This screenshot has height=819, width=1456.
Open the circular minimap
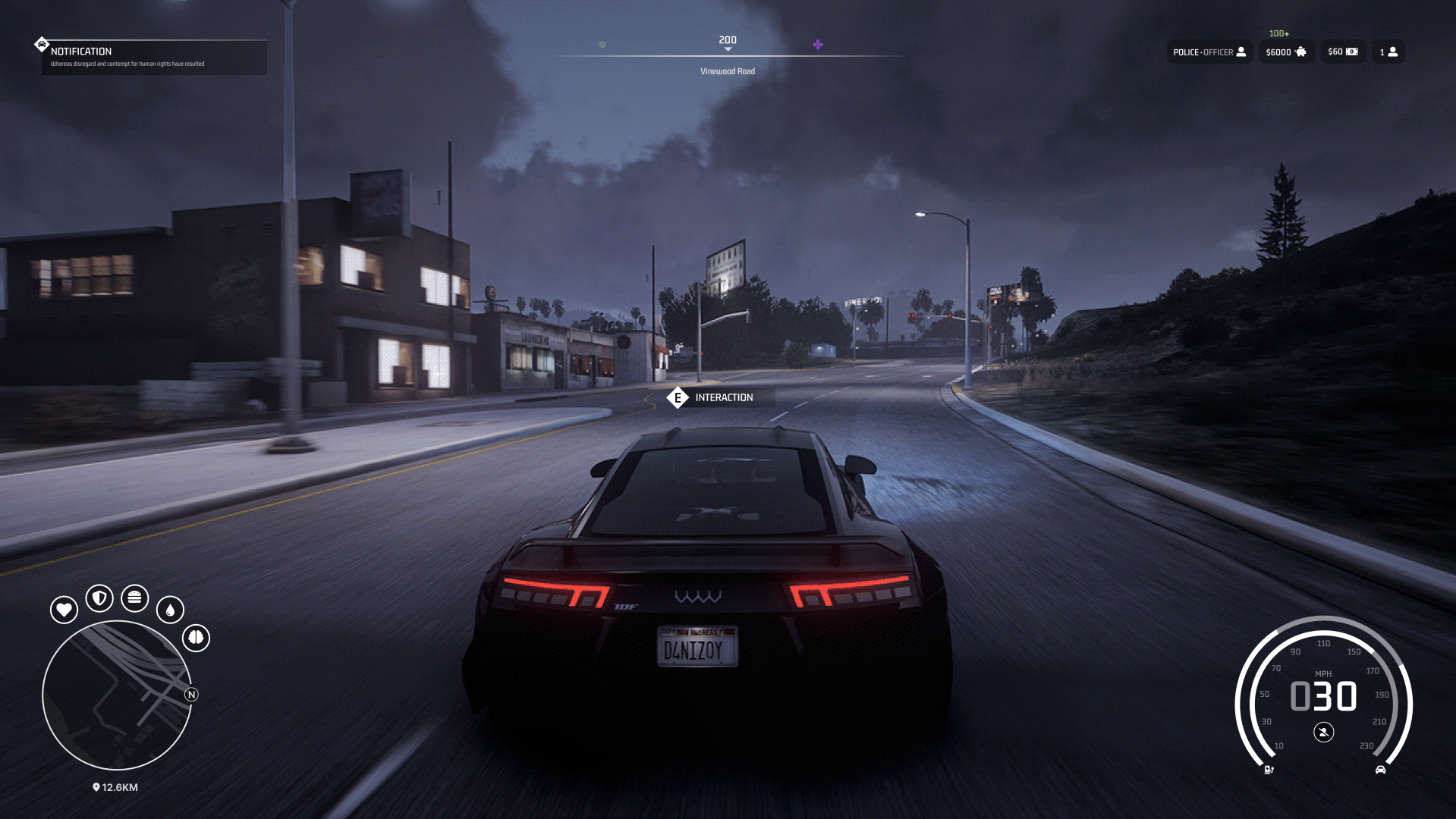(x=117, y=695)
